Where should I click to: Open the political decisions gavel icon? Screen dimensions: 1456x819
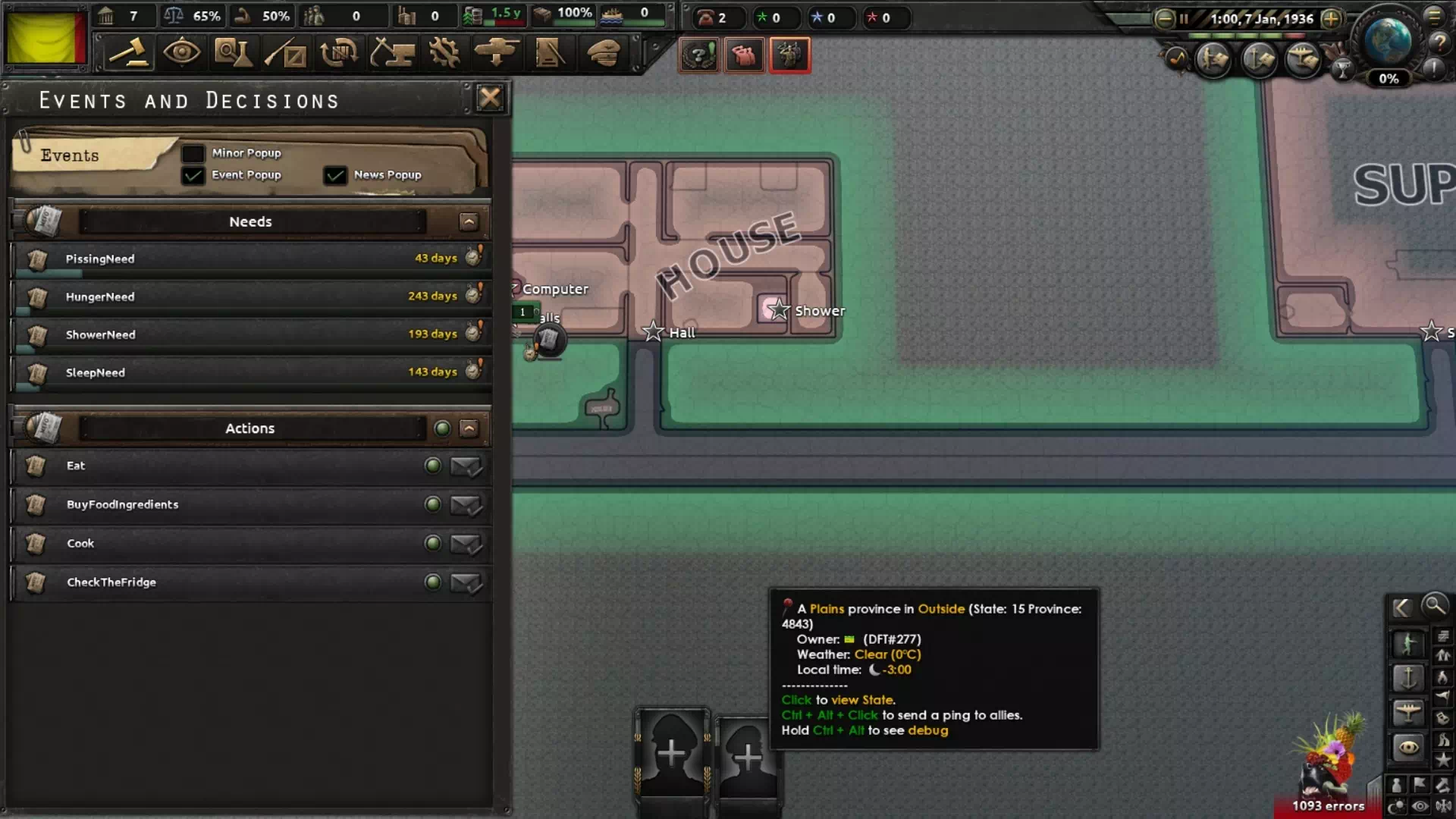coord(128,53)
